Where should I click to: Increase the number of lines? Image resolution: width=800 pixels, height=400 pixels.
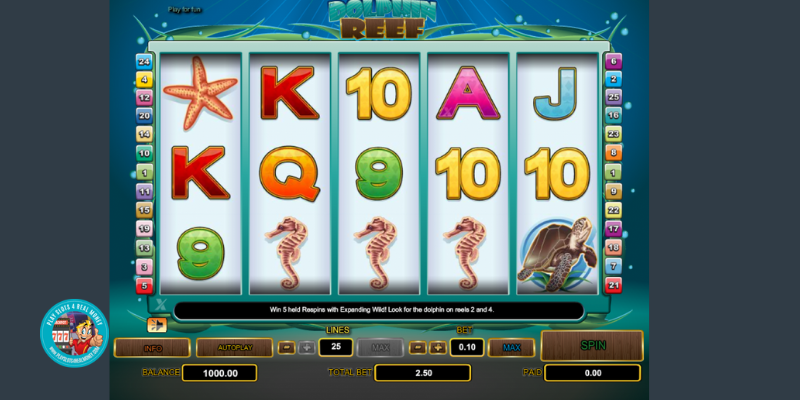(x=306, y=348)
